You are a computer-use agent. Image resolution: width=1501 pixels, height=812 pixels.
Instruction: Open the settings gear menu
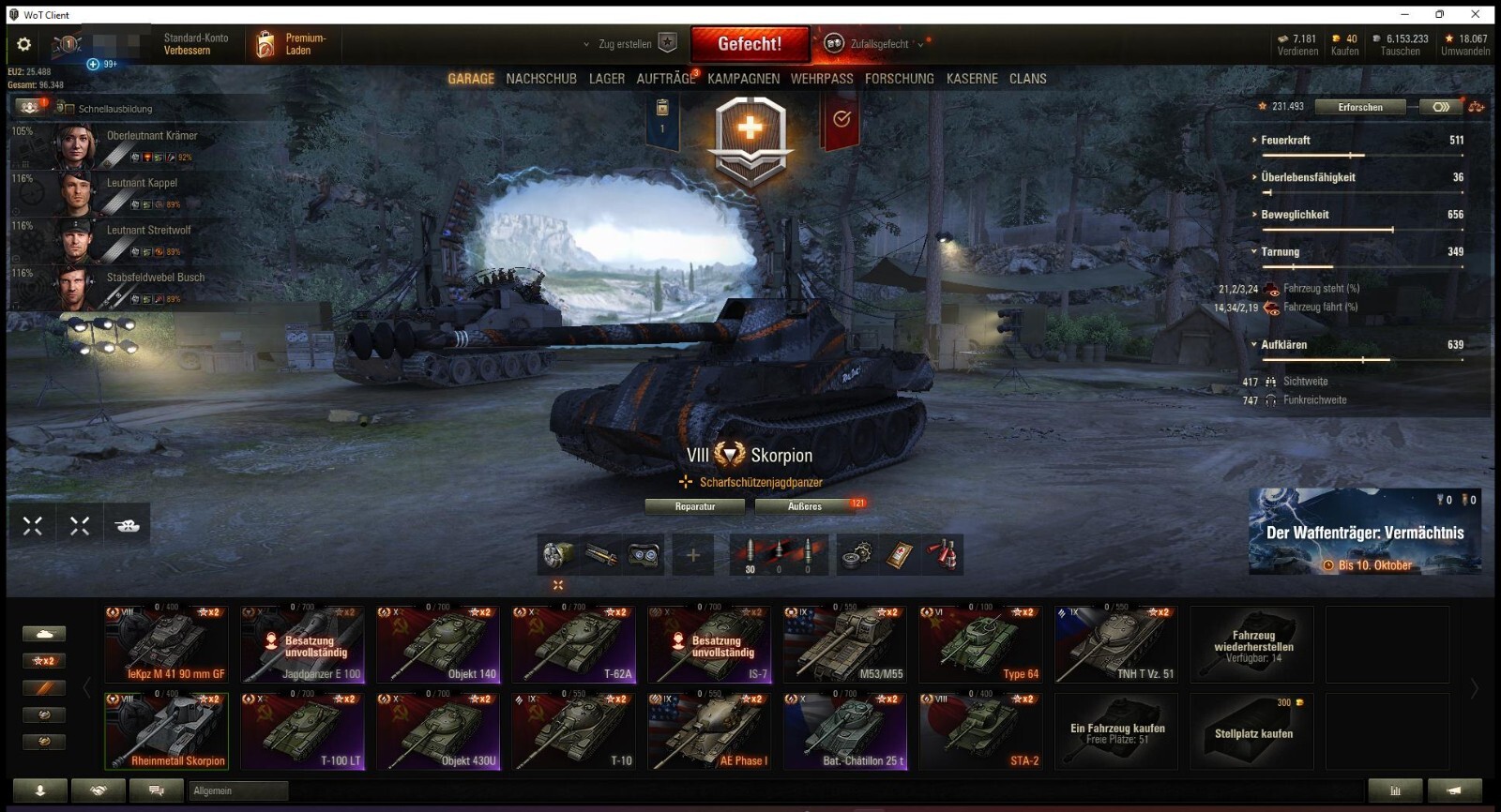tap(23, 43)
